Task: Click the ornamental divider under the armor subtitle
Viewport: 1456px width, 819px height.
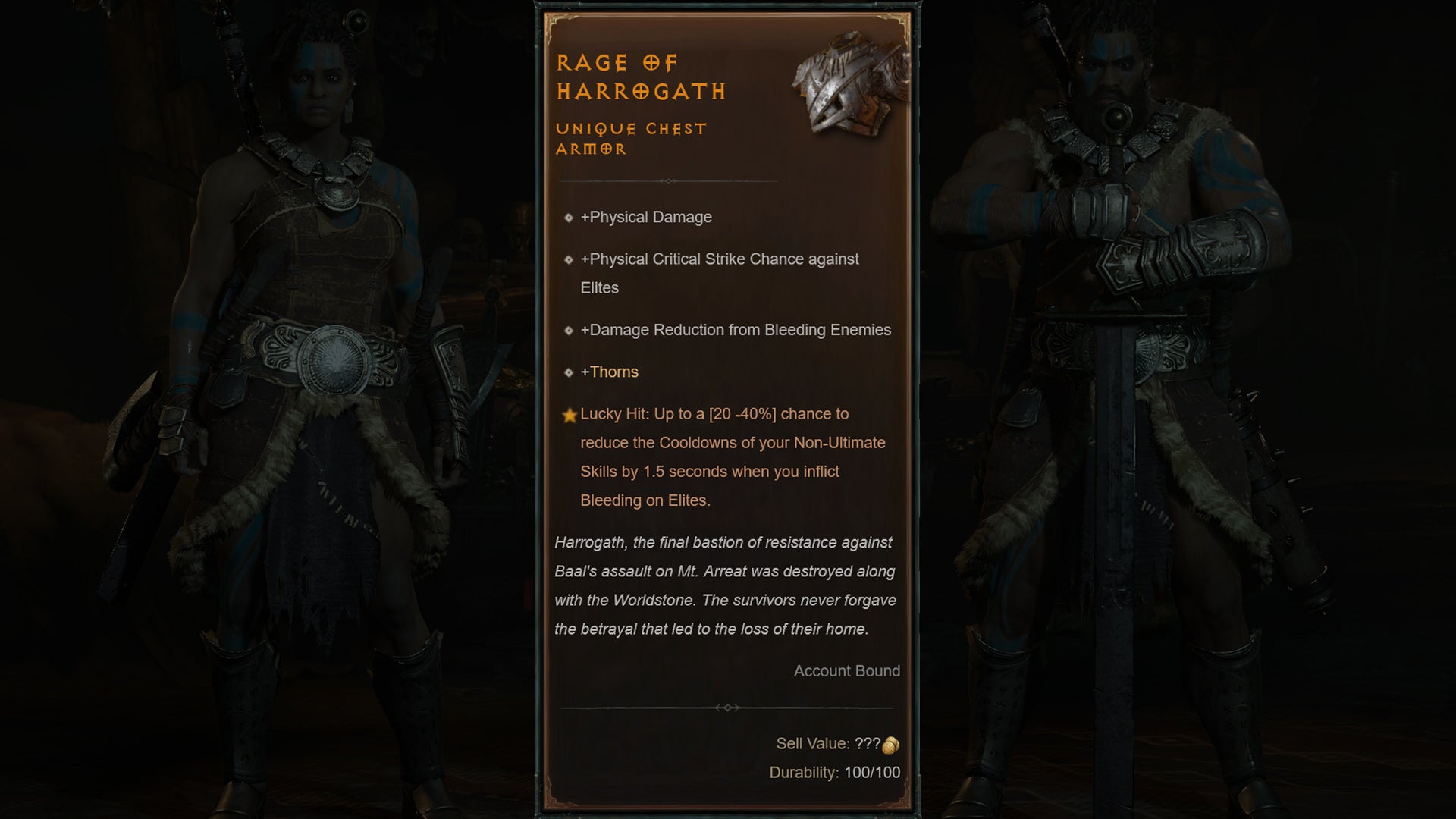Action: coord(667,182)
